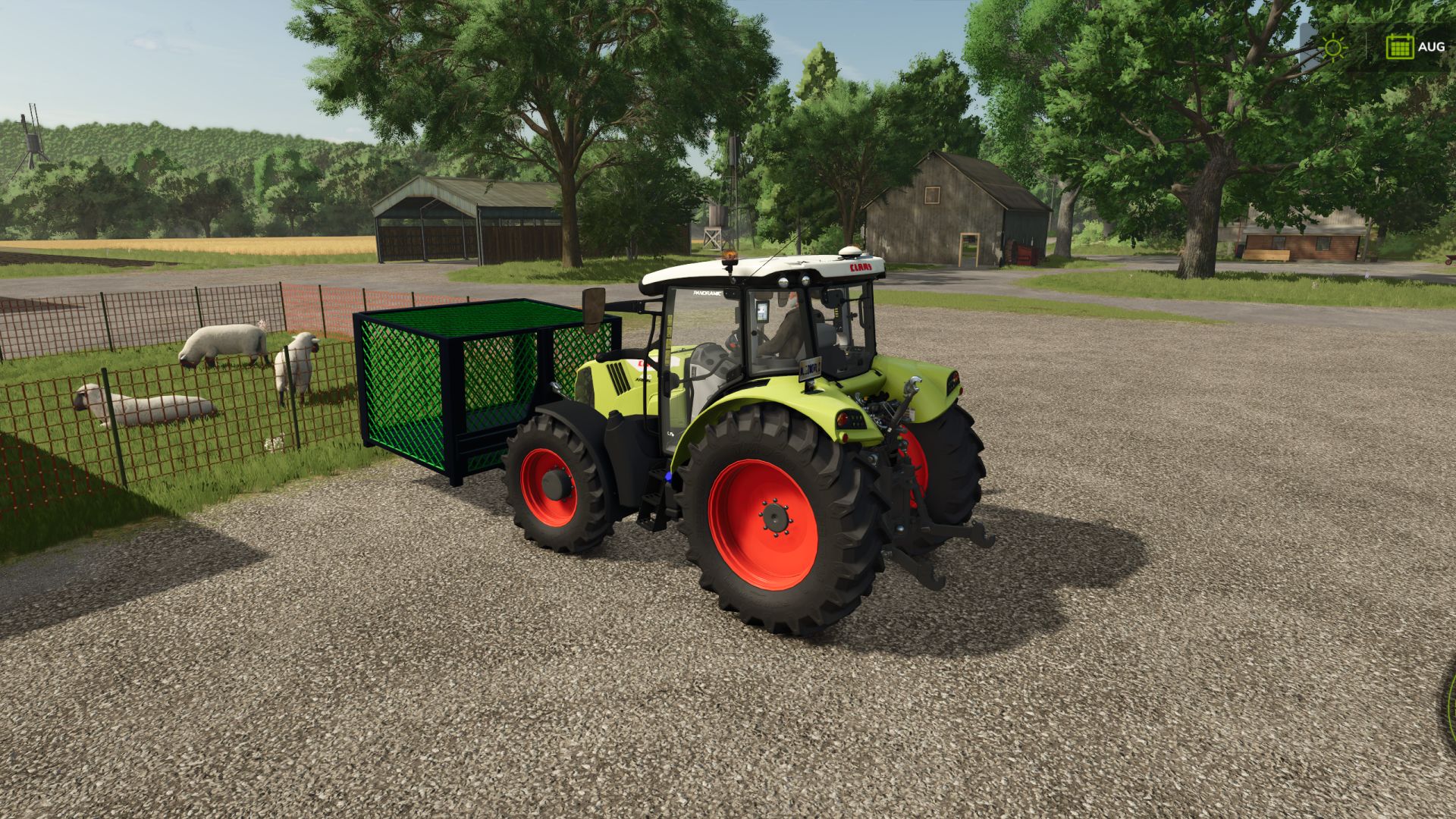
Task: Click the sun weather icon
Action: point(1332,49)
